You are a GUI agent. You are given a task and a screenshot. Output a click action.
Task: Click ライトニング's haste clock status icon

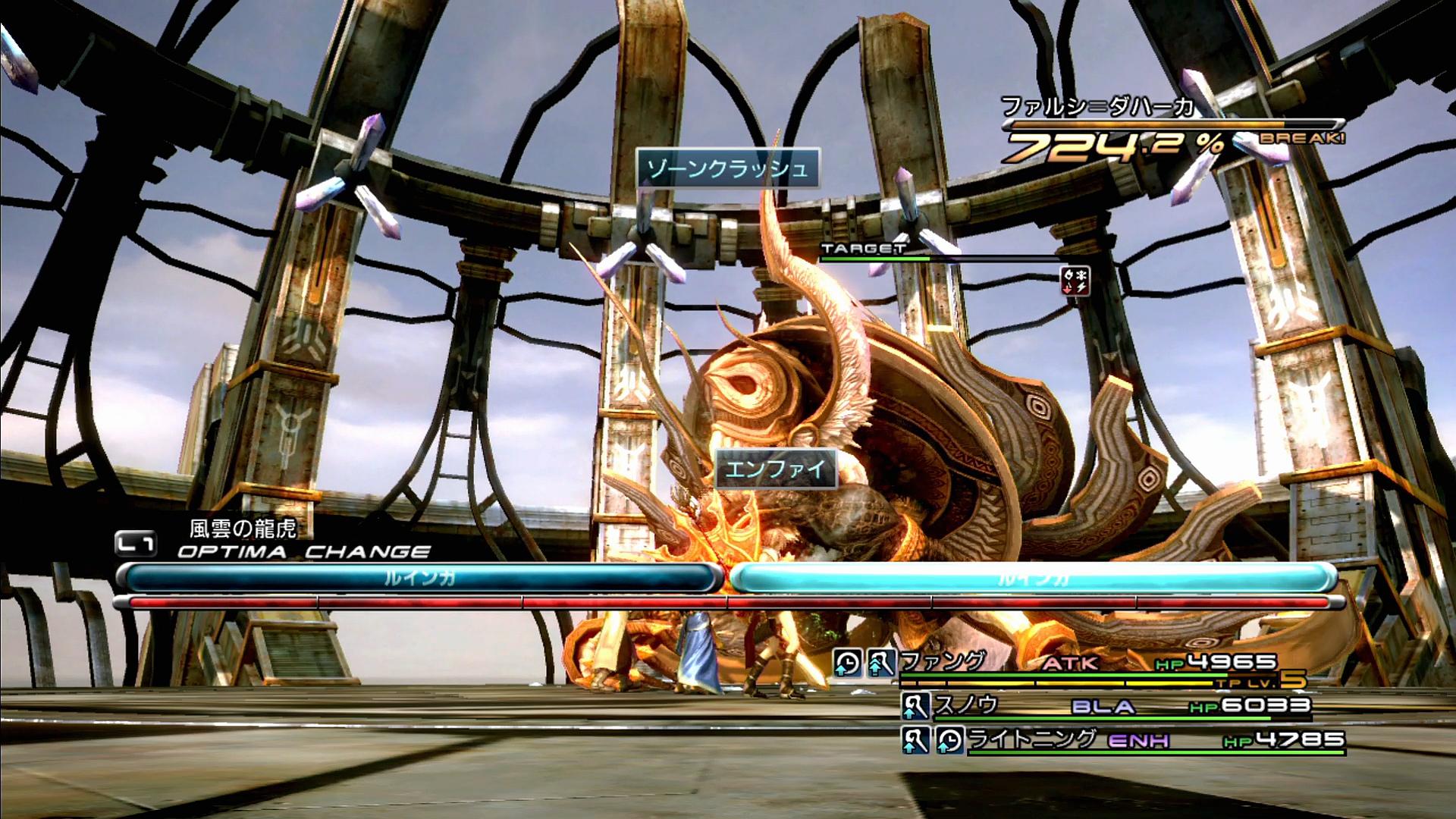click(x=949, y=740)
